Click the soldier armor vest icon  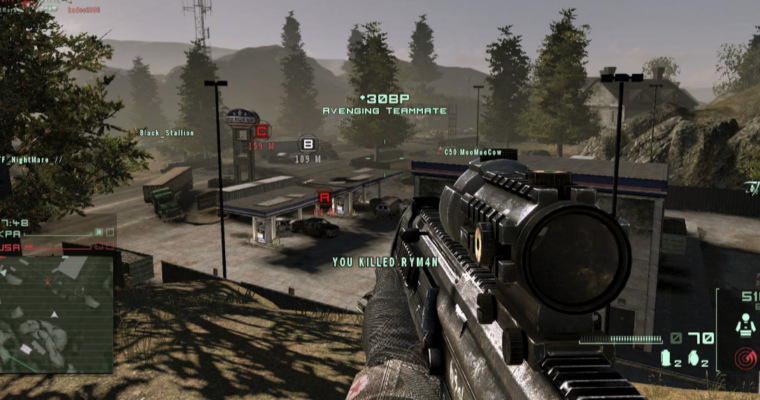(745, 325)
